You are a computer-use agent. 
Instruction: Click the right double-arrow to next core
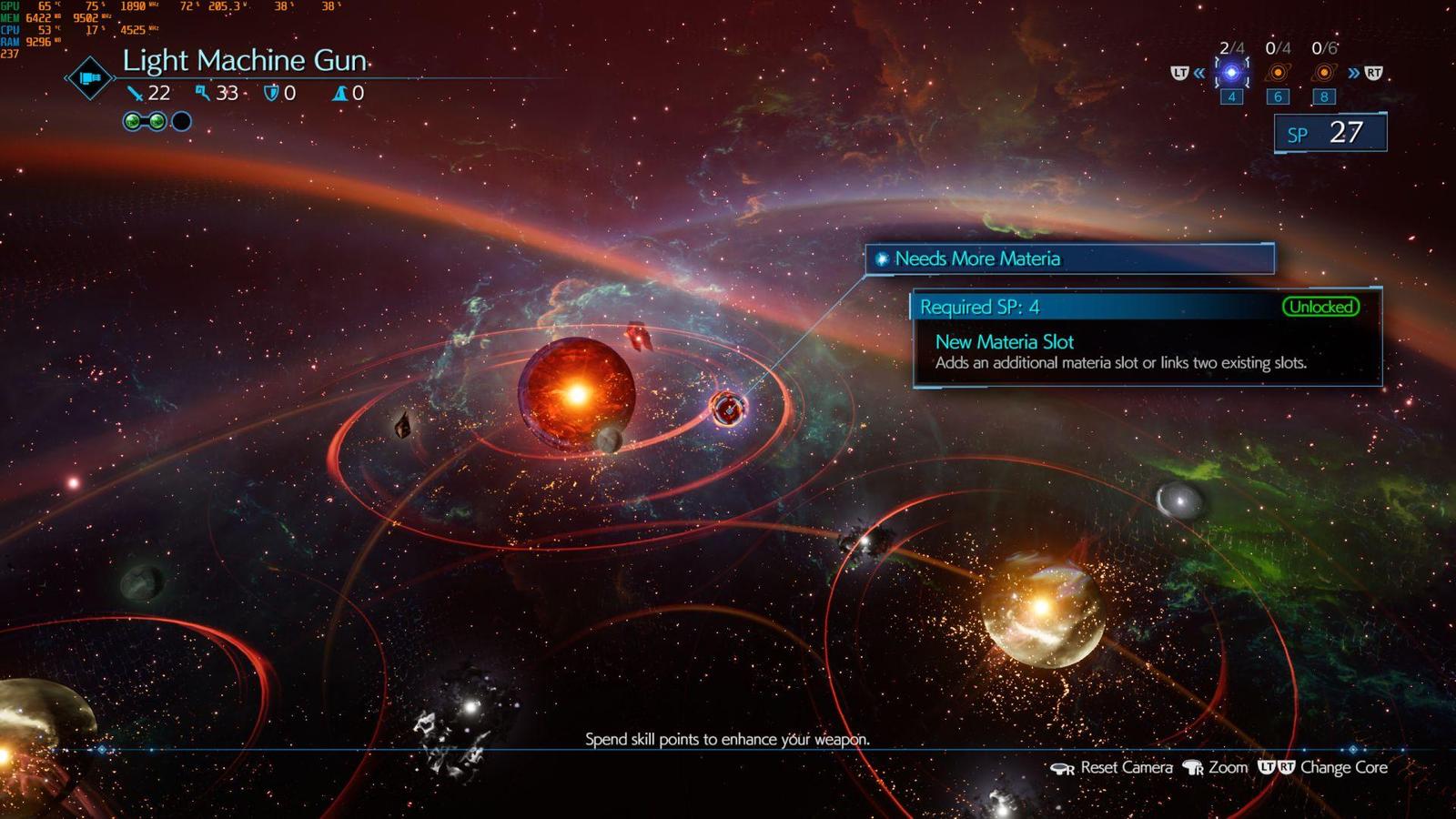click(1354, 73)
